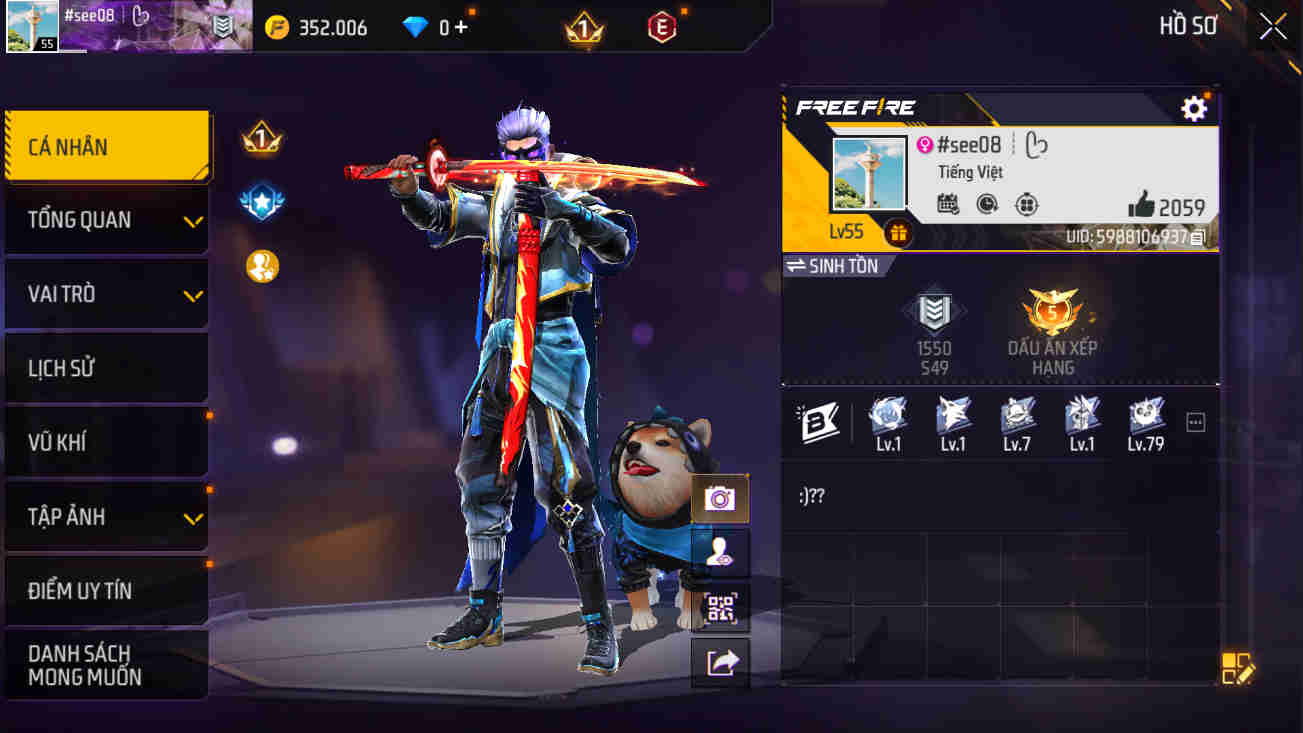This screenshot has width=1303, height=733.
Task: Open LỊCH SỬ from the sidebar
Action: coord(106,367)
